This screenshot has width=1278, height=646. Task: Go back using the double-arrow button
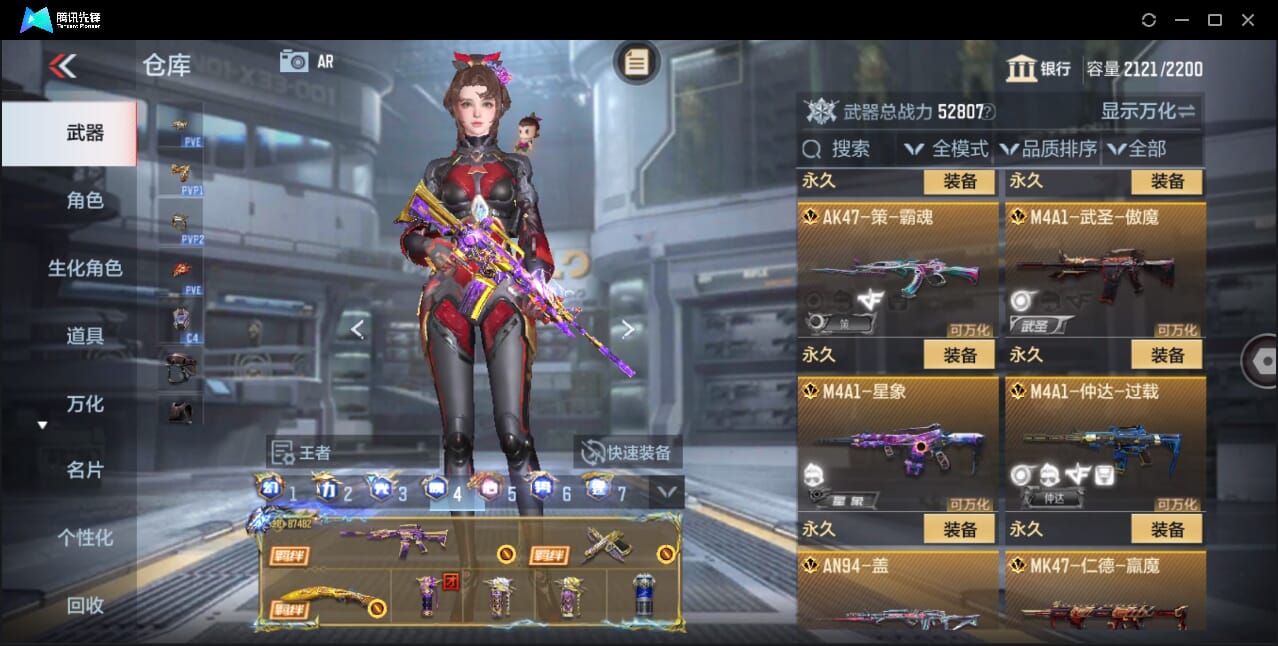pyautogui.click(x=62, y=66)
